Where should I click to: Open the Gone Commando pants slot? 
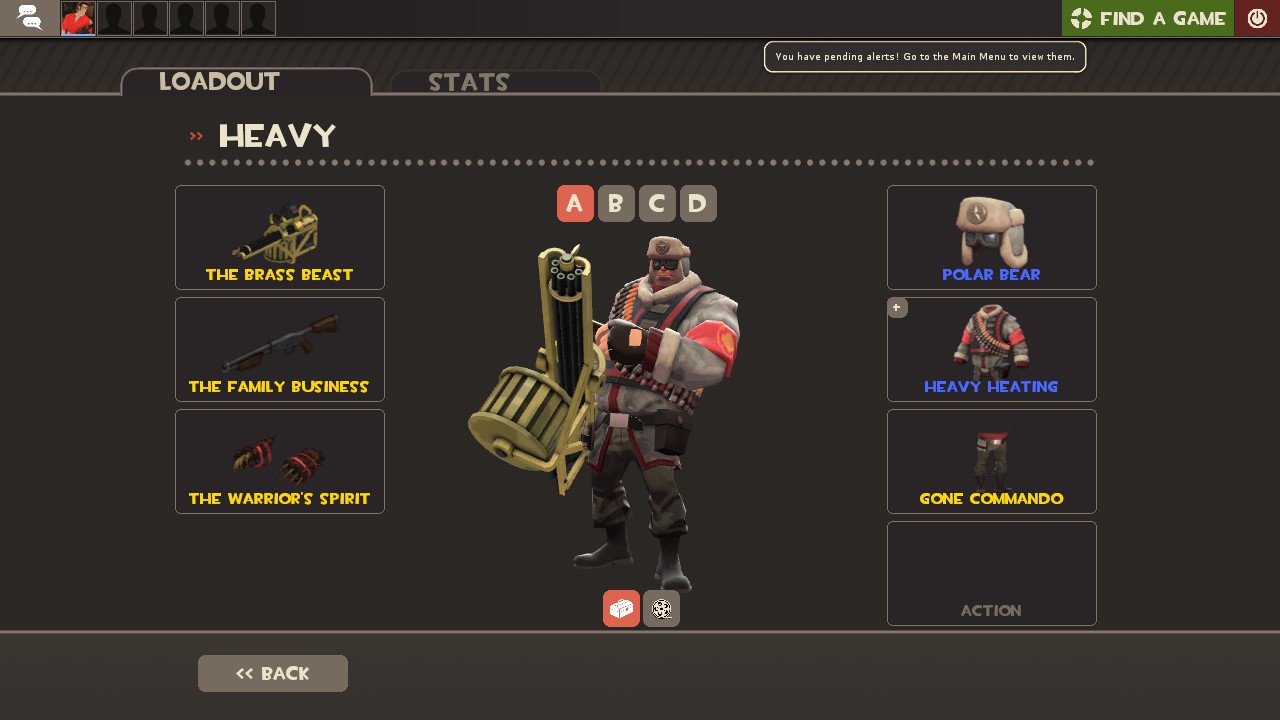click(991, 461)
